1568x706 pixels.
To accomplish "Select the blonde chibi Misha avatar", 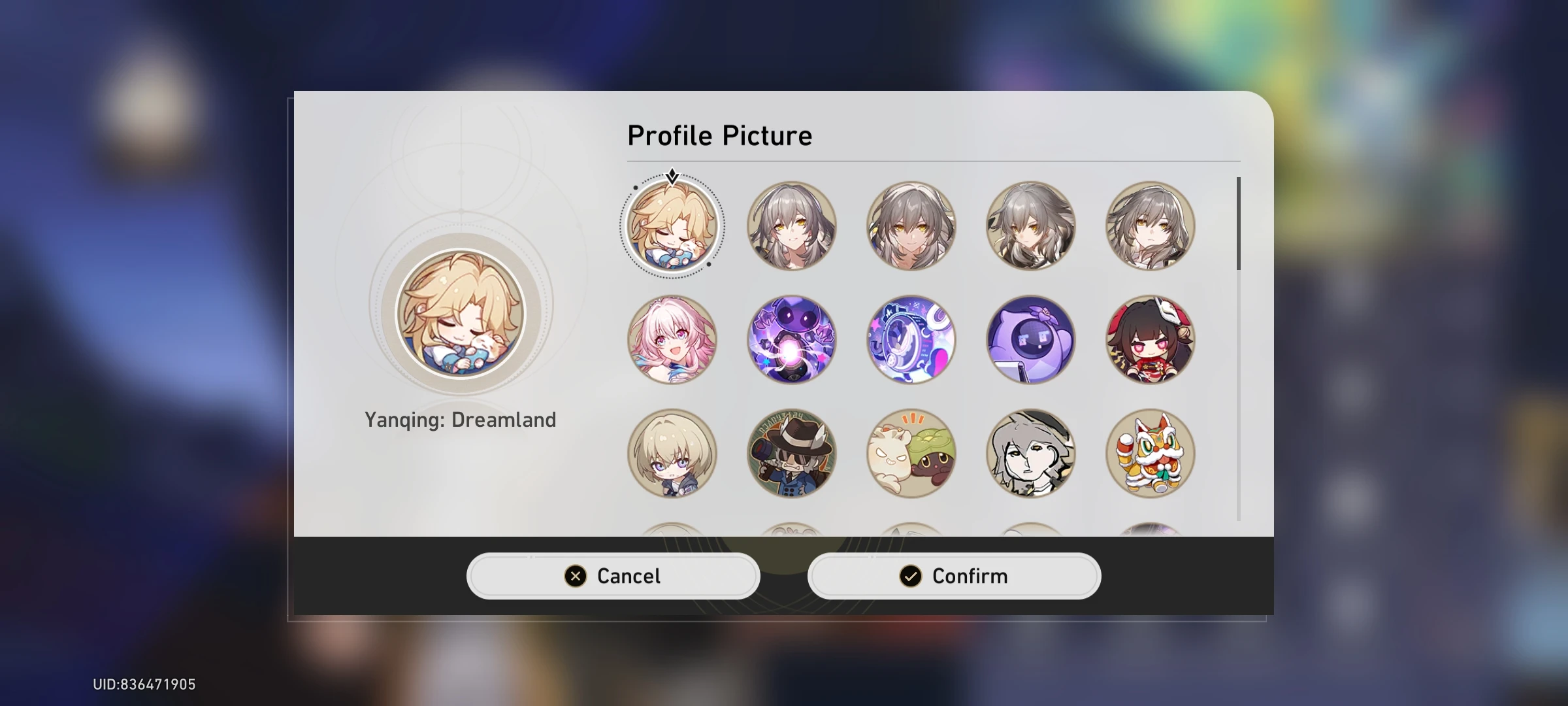I will 672,453.
